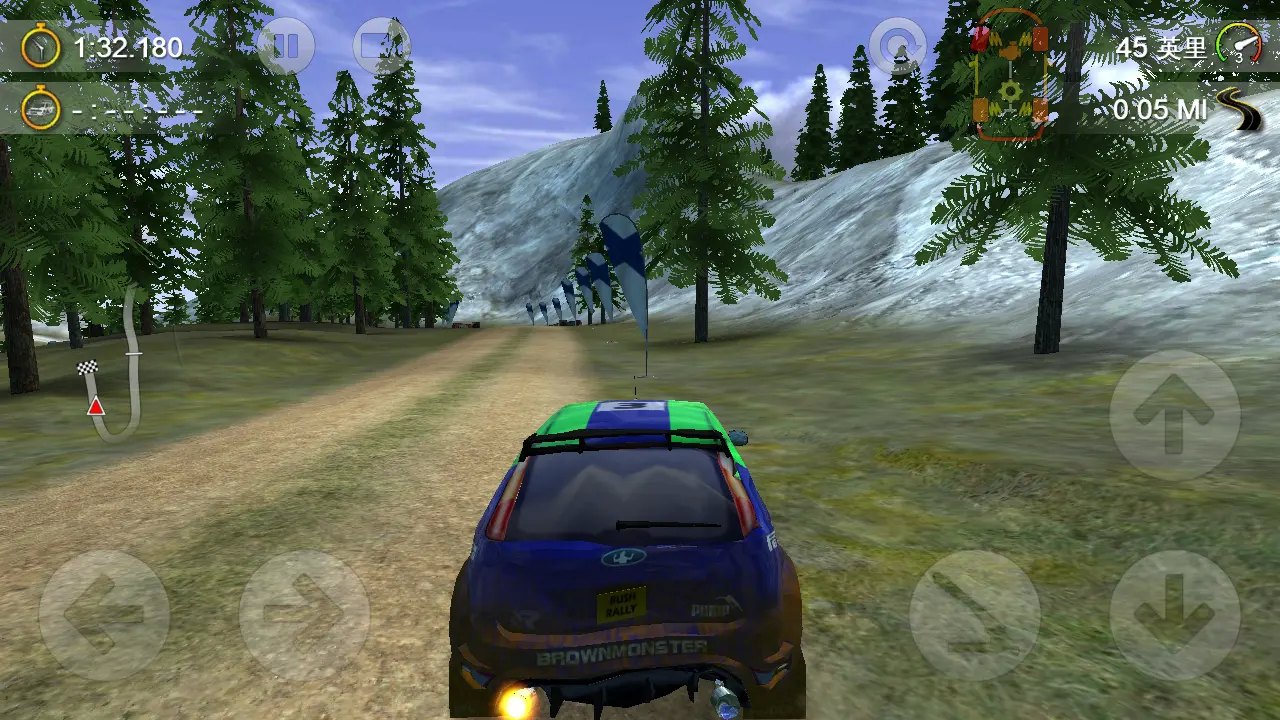Steer right with the right arrow
This screenshot has height=720, width=1280.
pyautogui.click(x=304, y=615)
